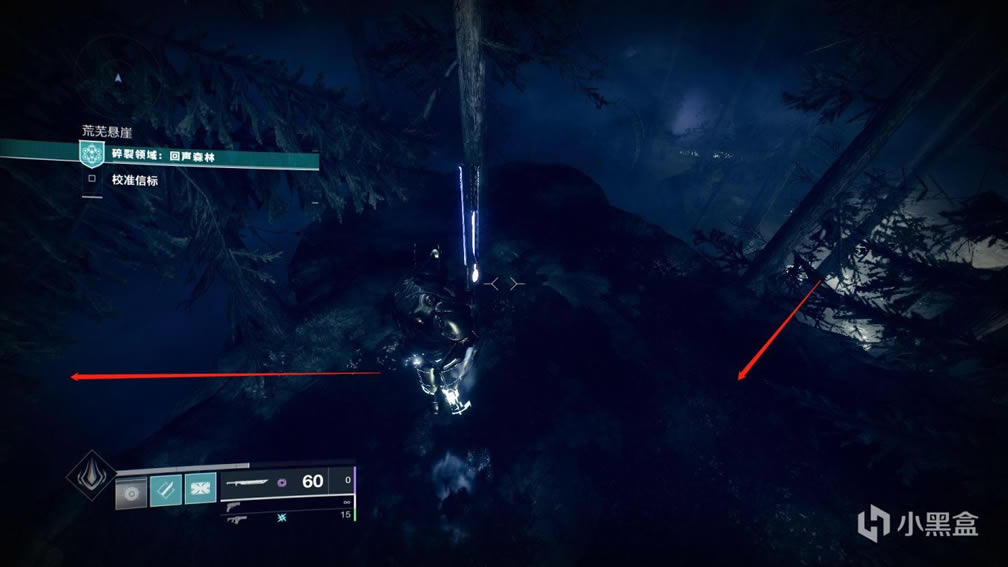Select the quest emblem shield icon
Screen dimensions: 1008x567
click(x=93, y=155)
